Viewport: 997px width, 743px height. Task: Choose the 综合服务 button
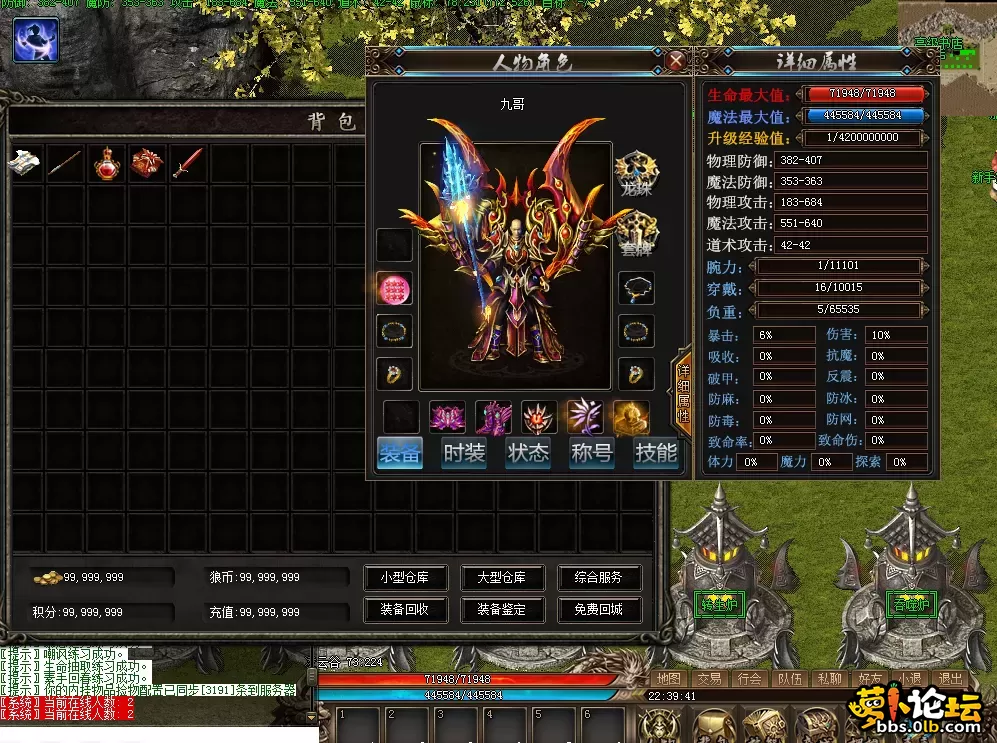point(598,578)
